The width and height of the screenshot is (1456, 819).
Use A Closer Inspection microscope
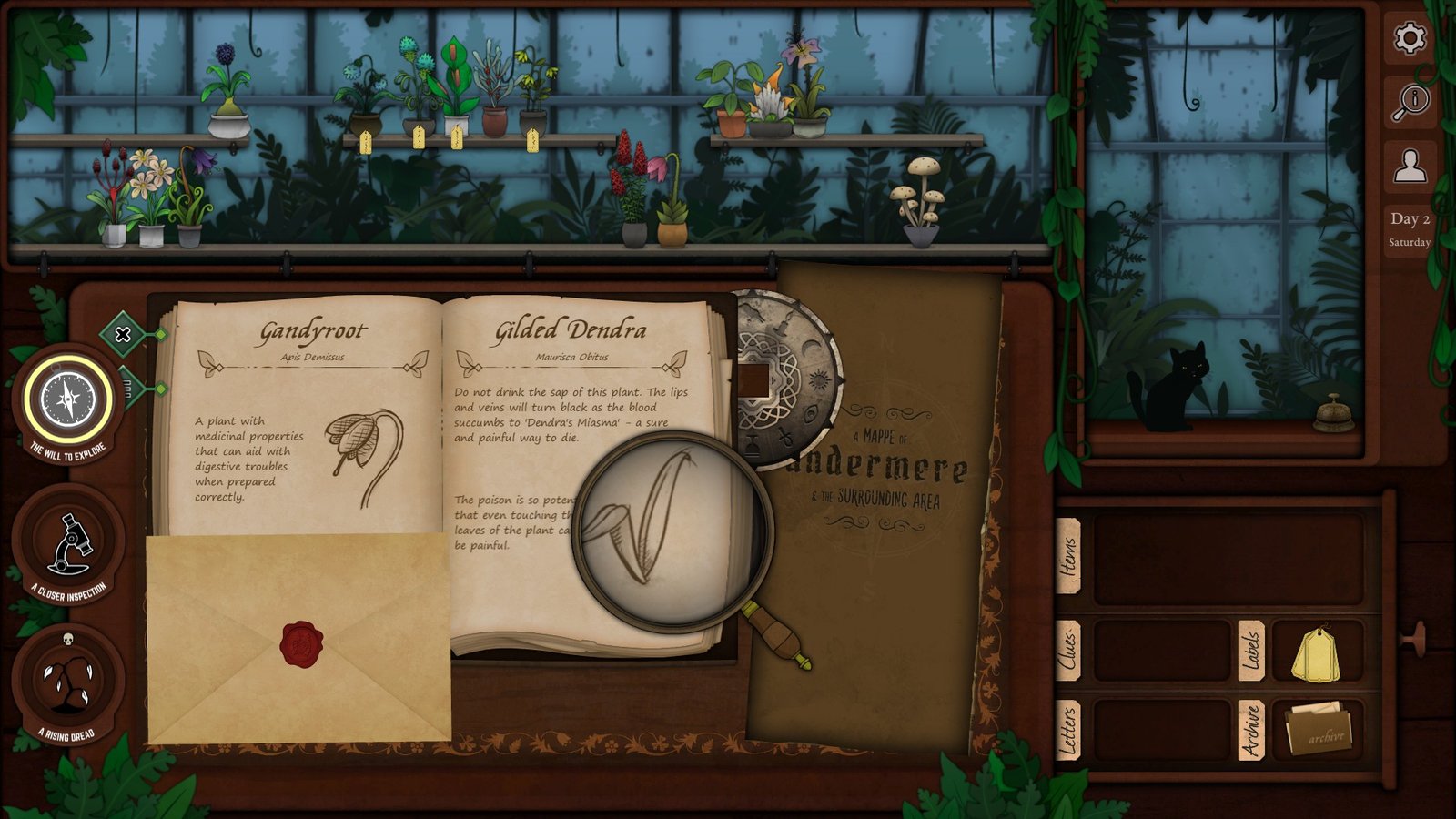68,543
